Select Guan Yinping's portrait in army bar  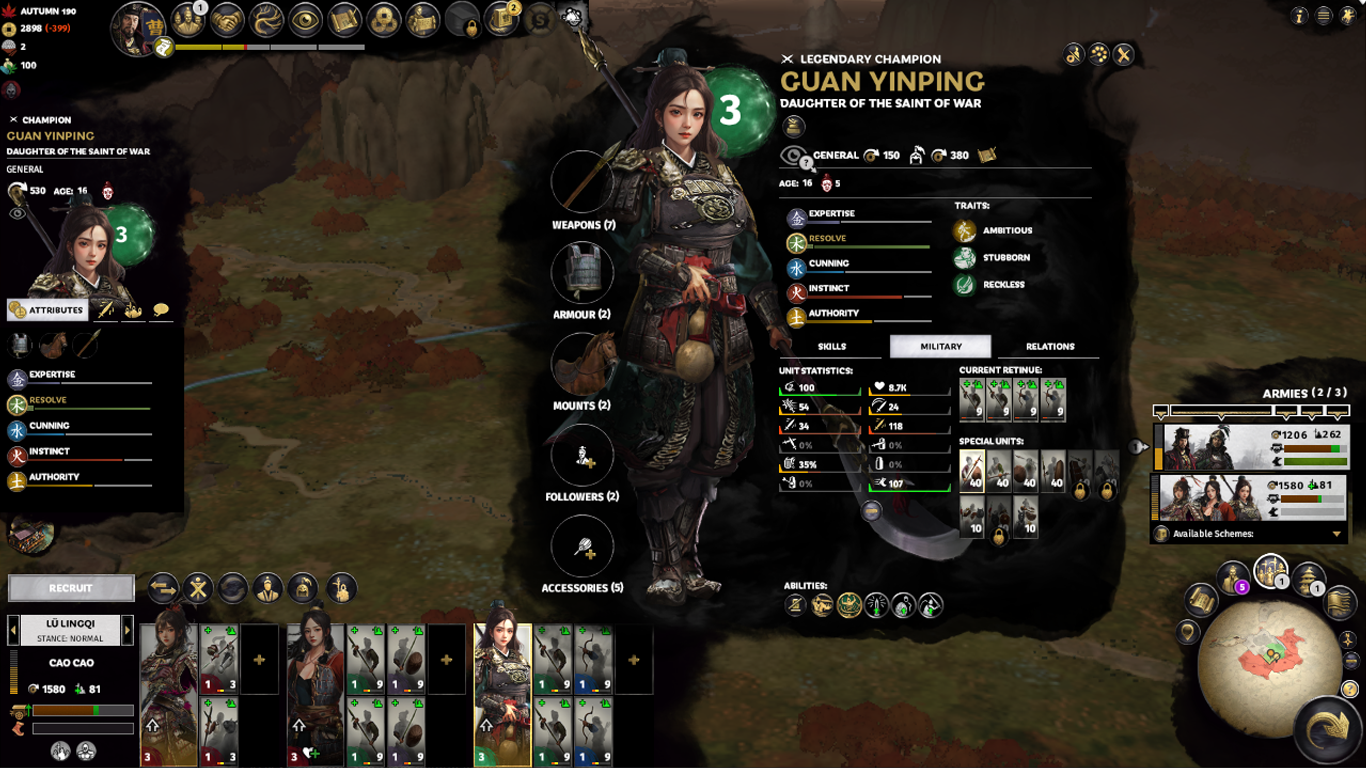(x=502, y=694)
